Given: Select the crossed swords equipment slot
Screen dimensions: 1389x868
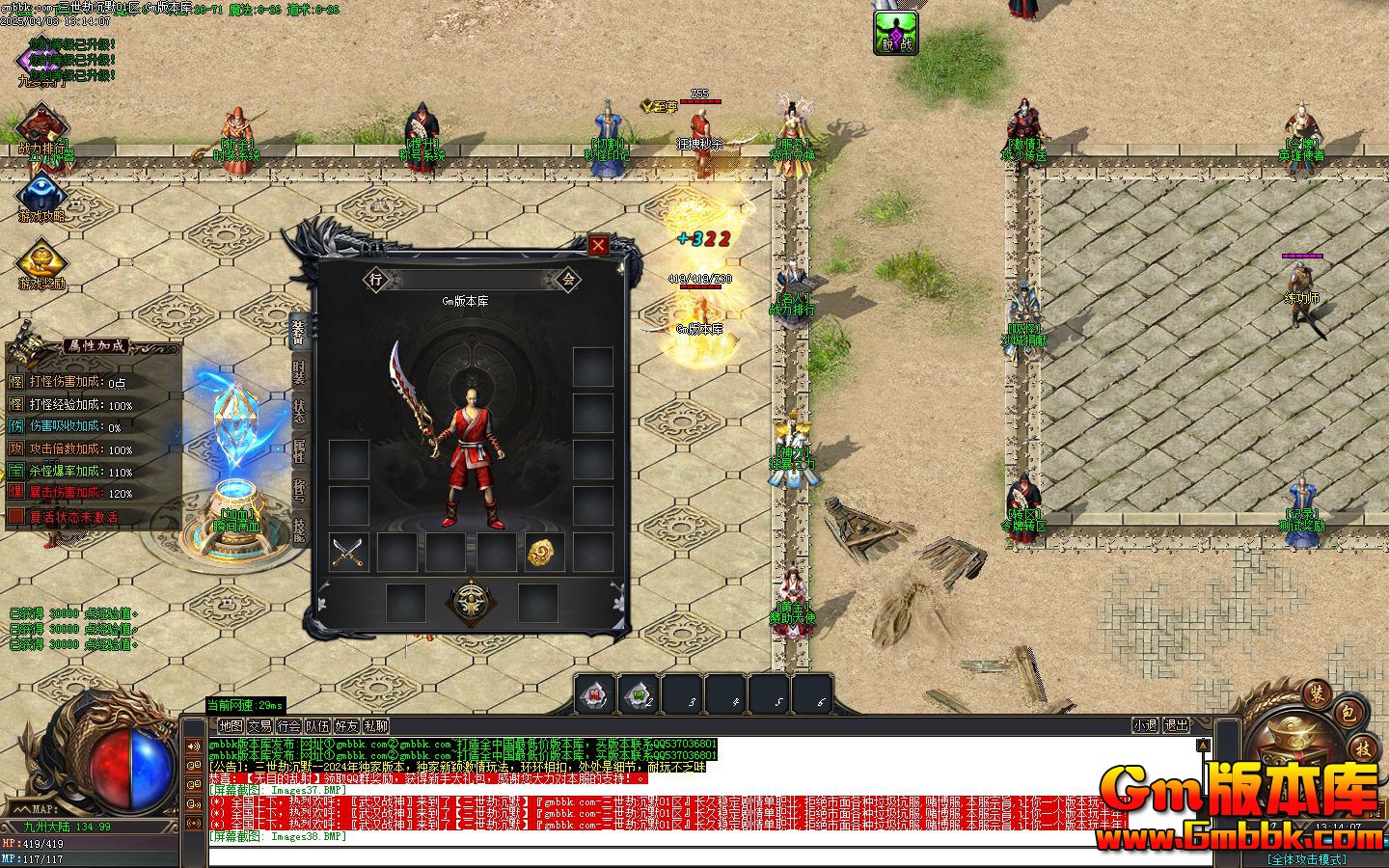Looking at the screenshot, I should 348,553.
